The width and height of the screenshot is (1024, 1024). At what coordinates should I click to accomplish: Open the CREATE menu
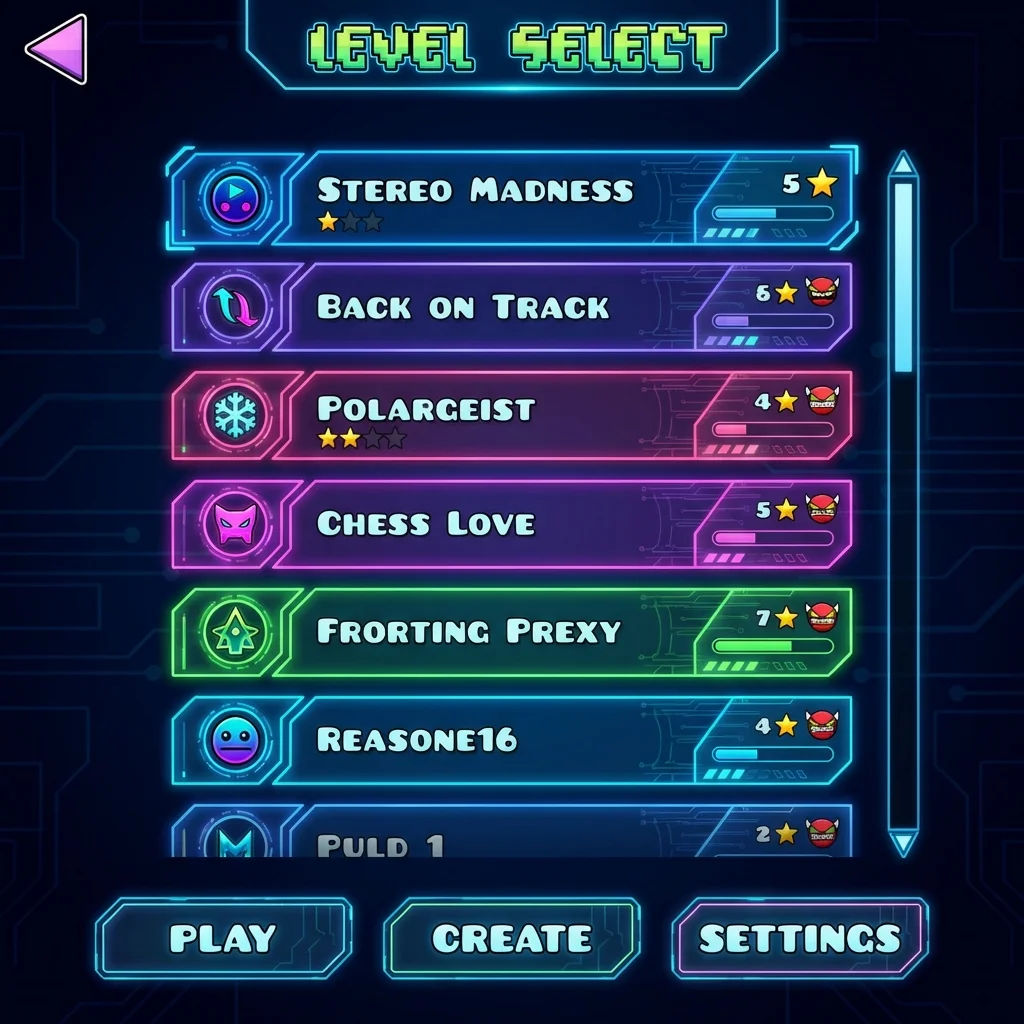511,938
